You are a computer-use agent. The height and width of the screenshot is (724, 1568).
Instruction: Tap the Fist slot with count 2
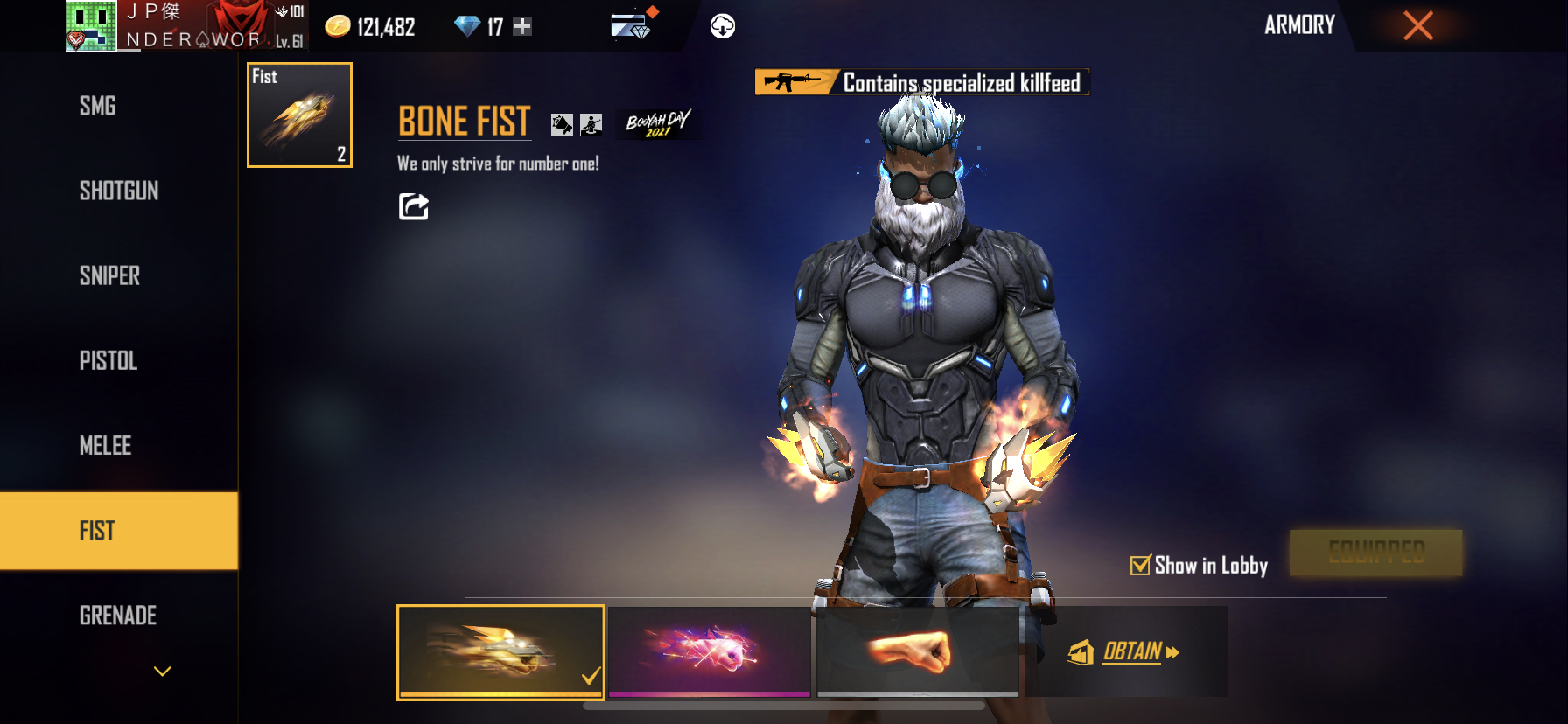(300, 115)
